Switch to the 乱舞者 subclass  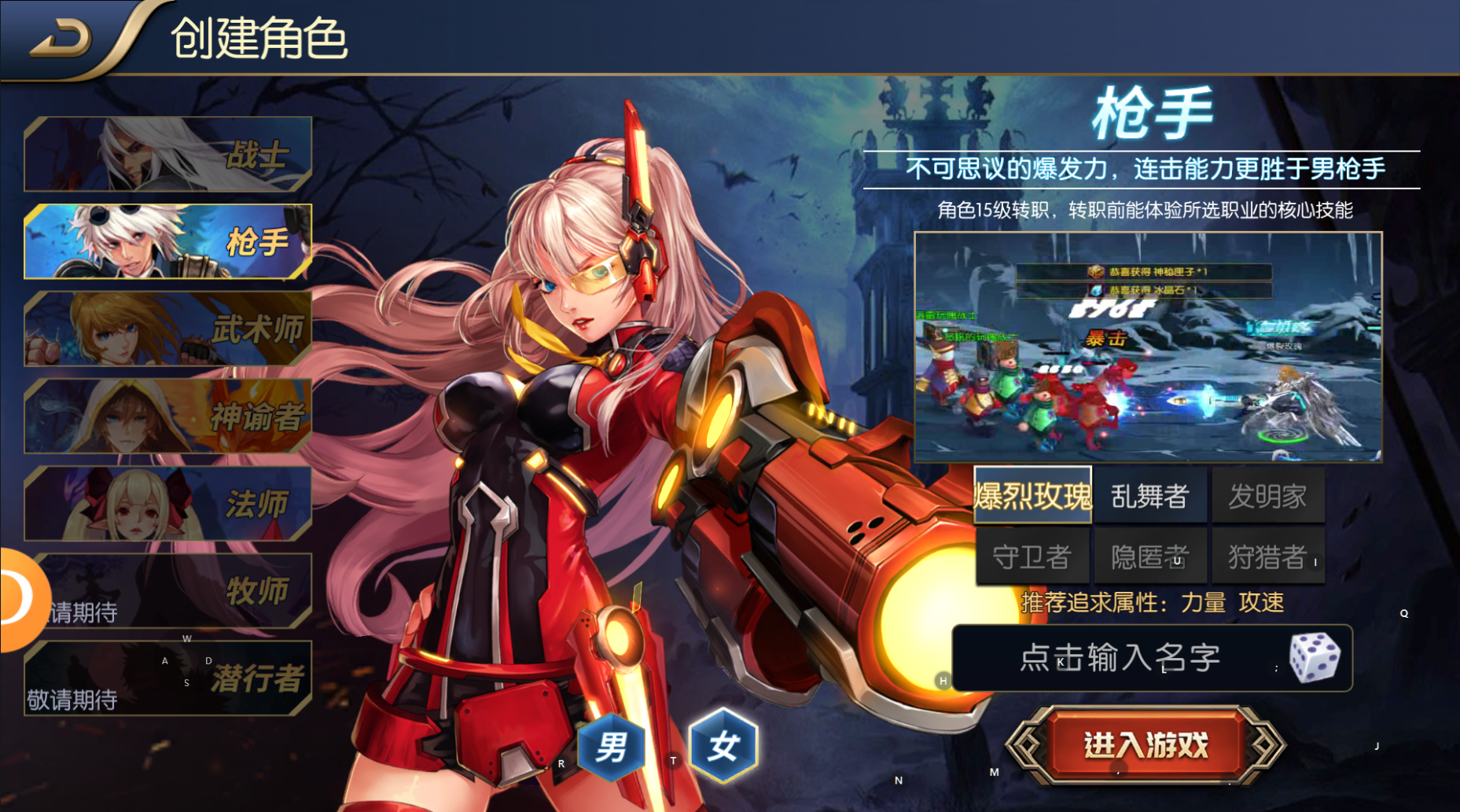1149,495
